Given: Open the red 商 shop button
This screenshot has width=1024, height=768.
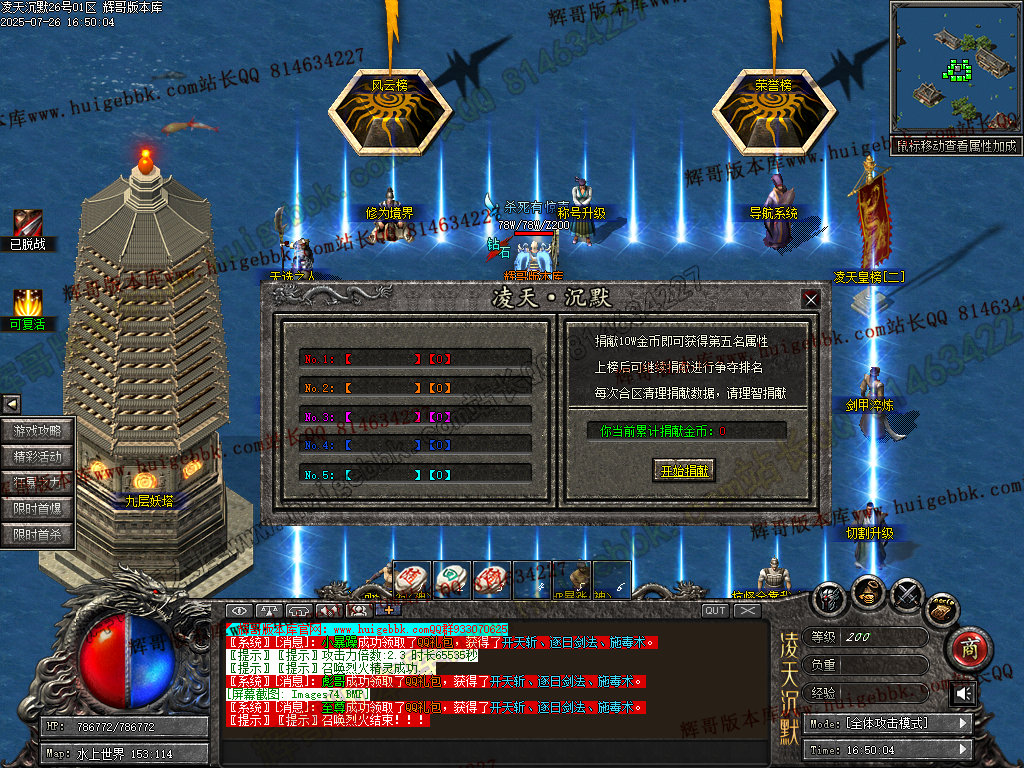Looking at the screenshot, I should [967, 647].
